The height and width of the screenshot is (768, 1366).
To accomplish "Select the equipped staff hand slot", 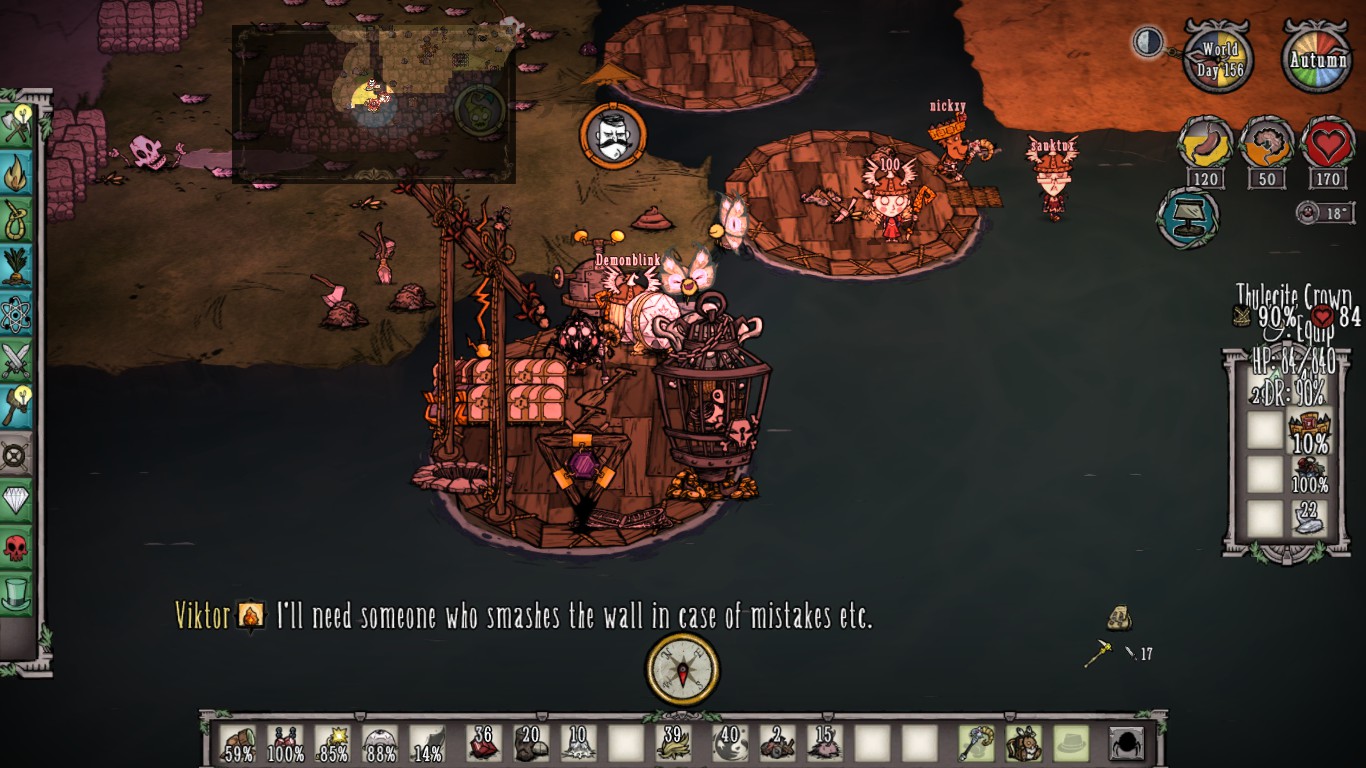I will tap(974, 744).
